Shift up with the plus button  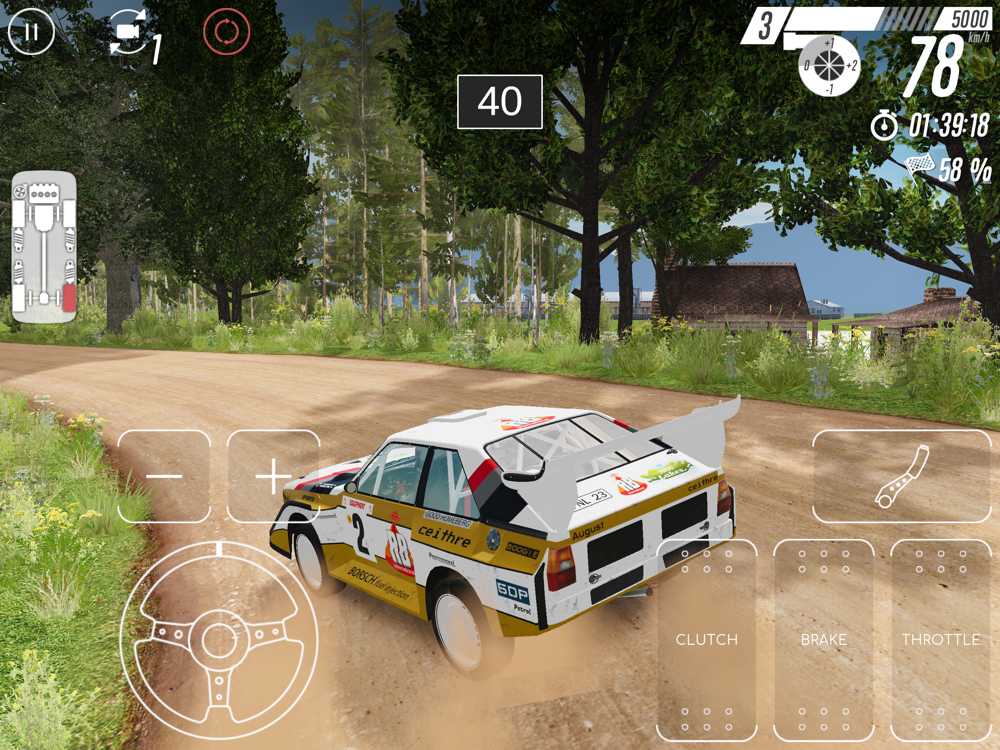pyautogui.click(x=273, y=477)
